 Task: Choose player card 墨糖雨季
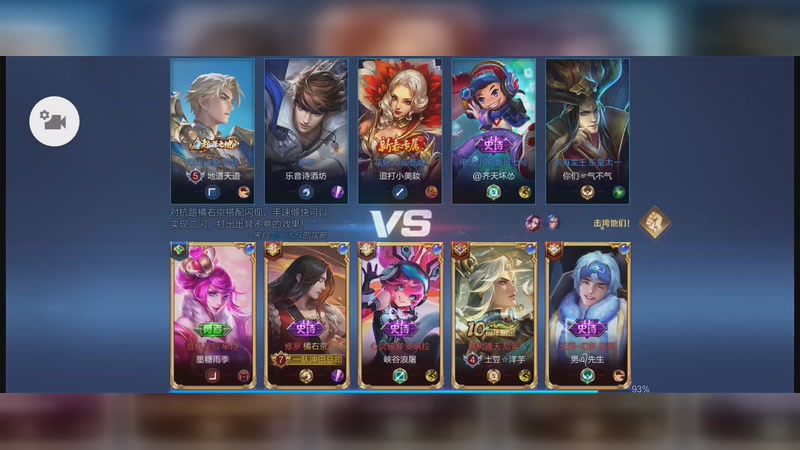pos(212,314)
